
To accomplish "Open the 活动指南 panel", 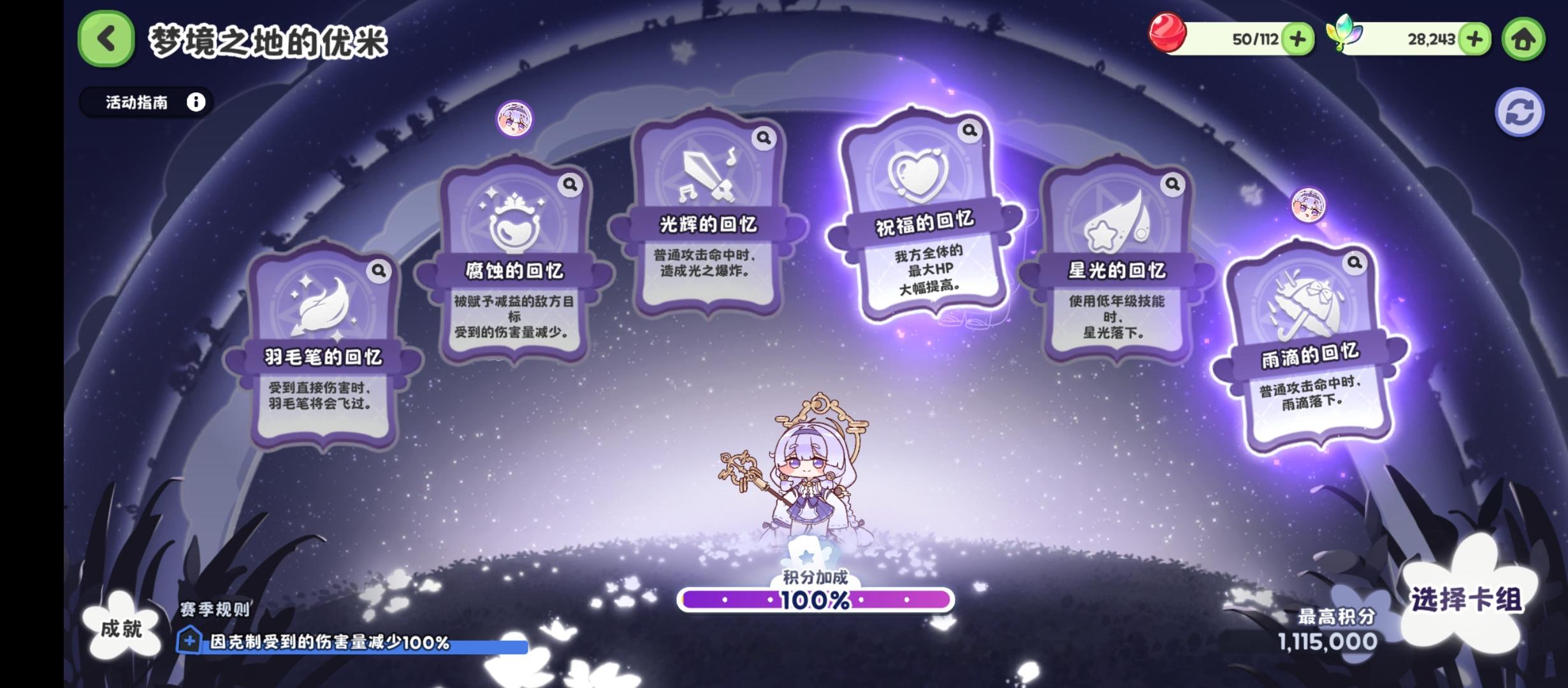I will pos(137,102).
